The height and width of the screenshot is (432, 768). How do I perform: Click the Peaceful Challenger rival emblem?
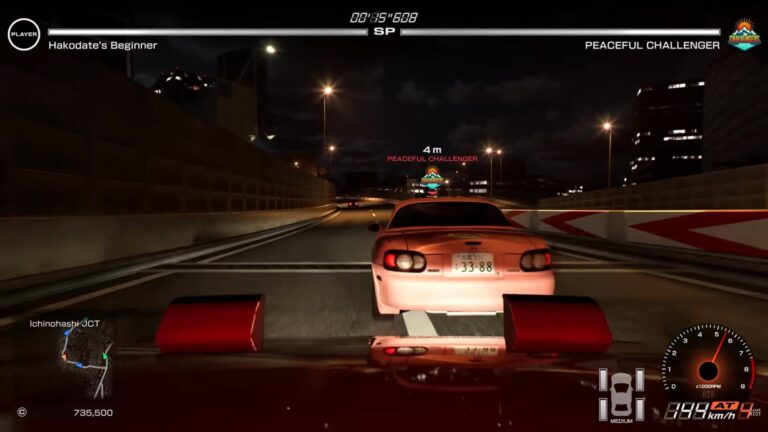click(743, 35)
